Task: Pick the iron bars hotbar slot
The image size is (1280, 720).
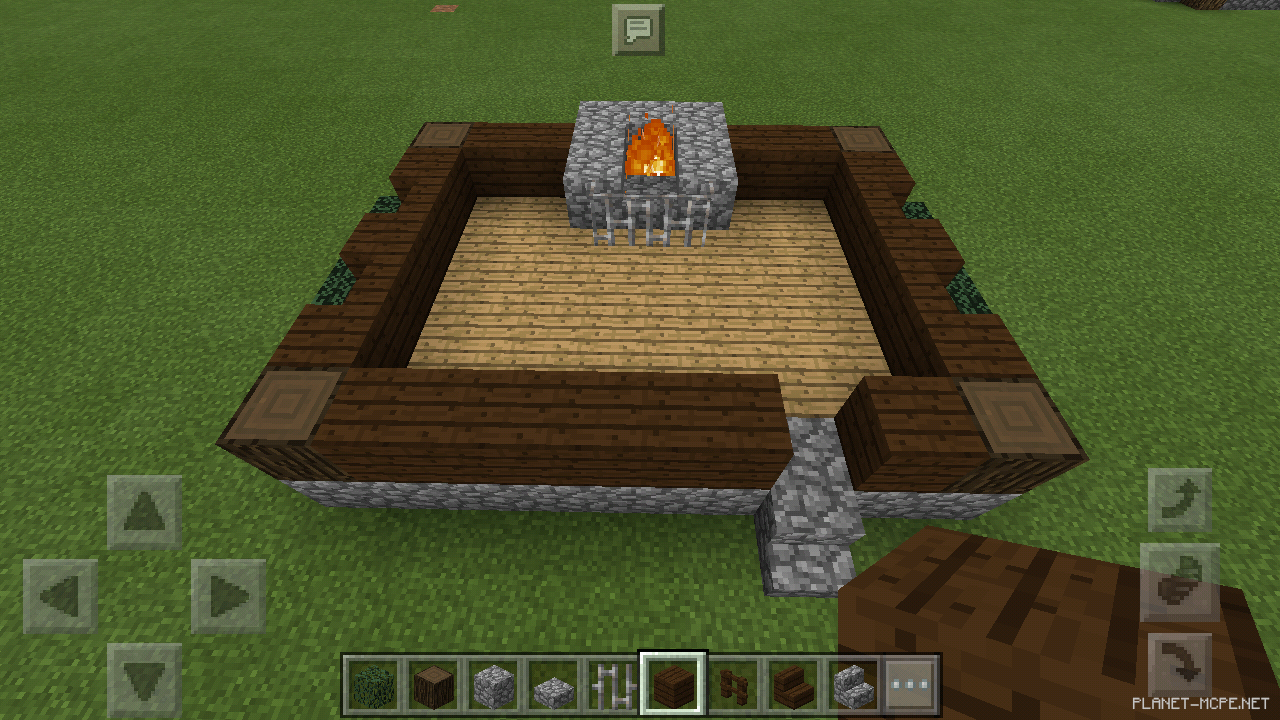Action: click(x=613, y=686)
